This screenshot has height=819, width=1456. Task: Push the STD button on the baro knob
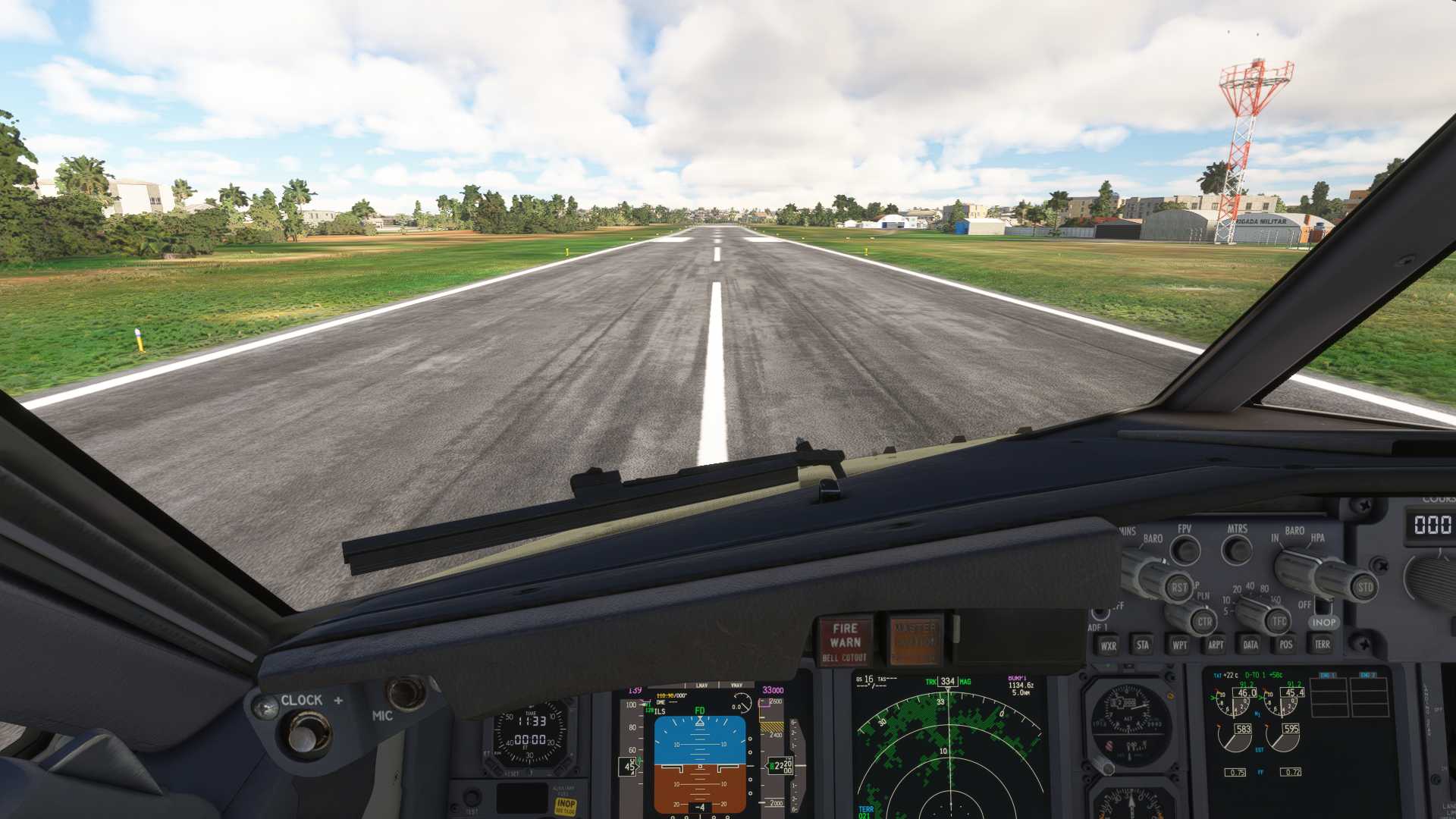[x=1365, y=588]
